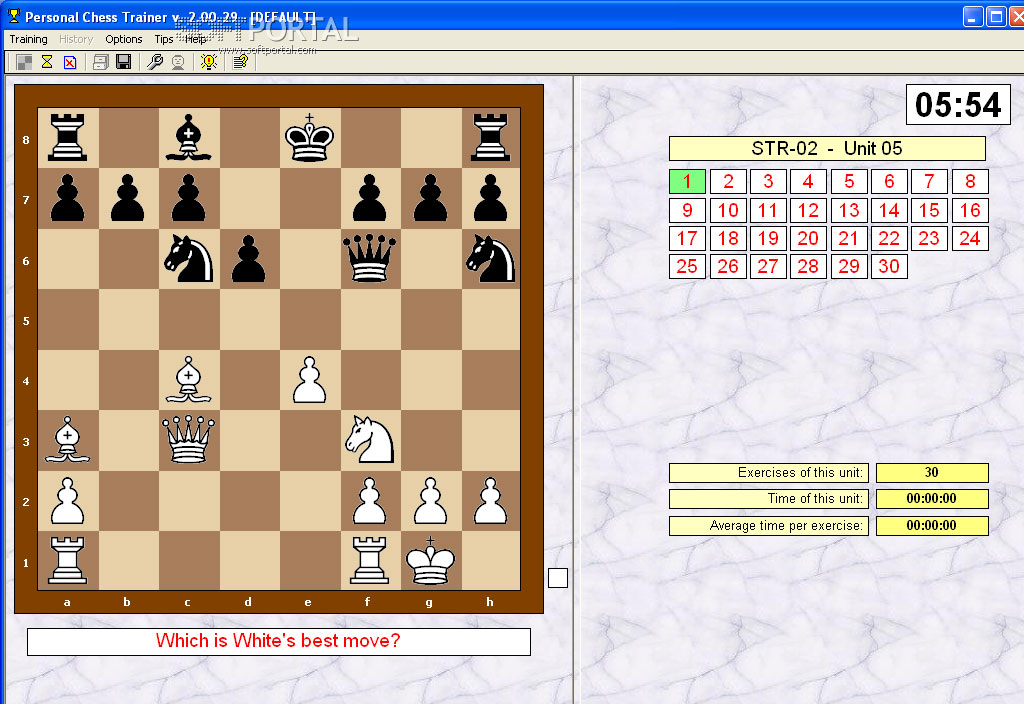The width and height of the screenshot is (1024, 704).
Task: Choose exercise number 8
Action: pos(970,182)
